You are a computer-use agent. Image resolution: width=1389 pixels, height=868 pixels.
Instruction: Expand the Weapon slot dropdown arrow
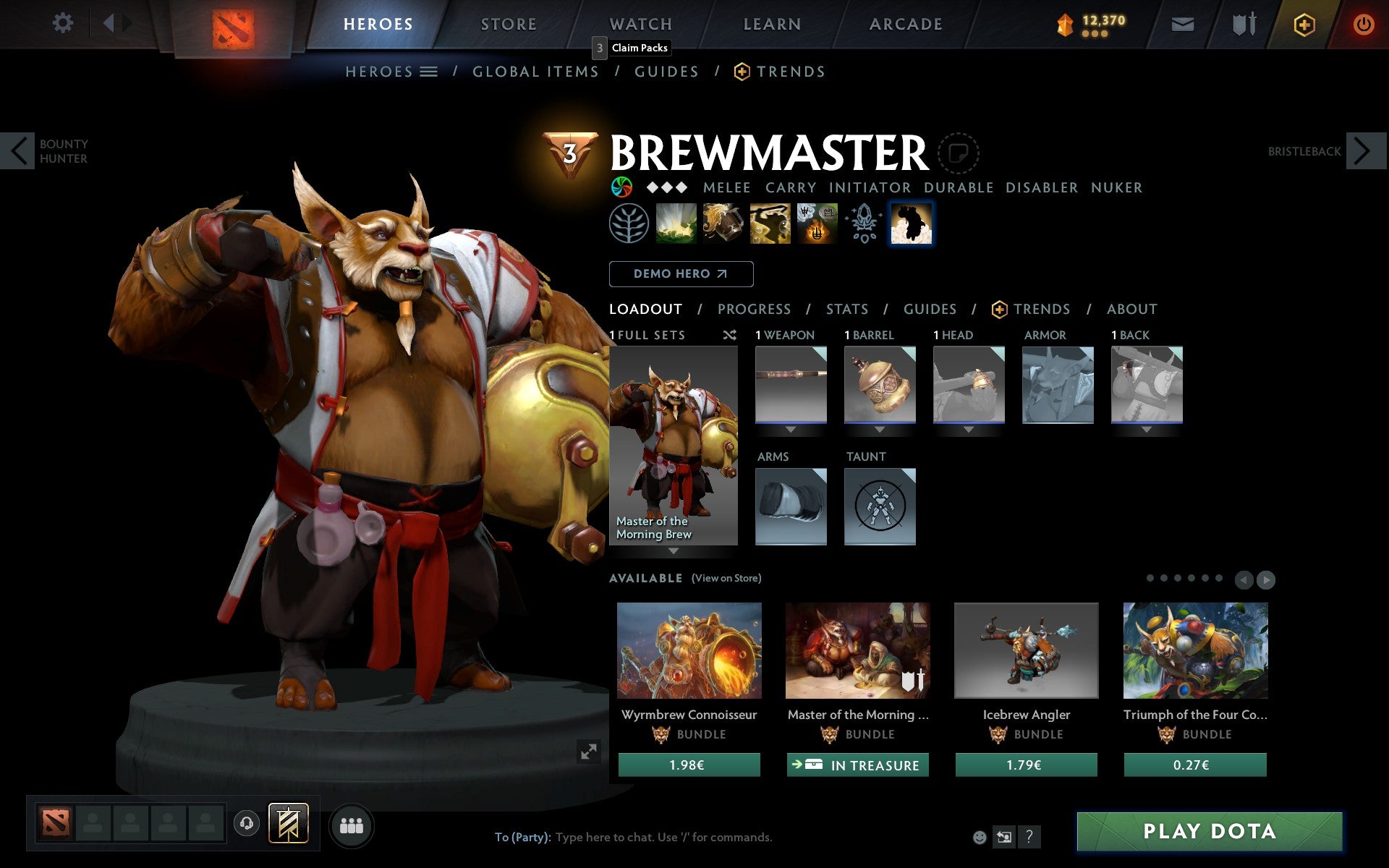pos(791,428)
